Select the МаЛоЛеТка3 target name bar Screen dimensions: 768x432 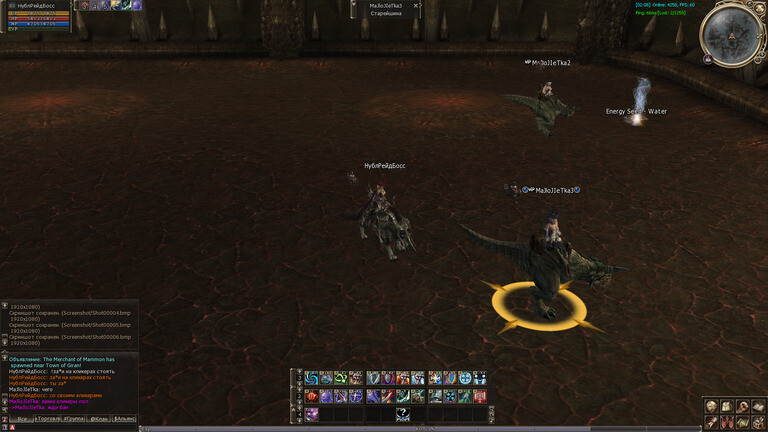(x=385, y=6)
